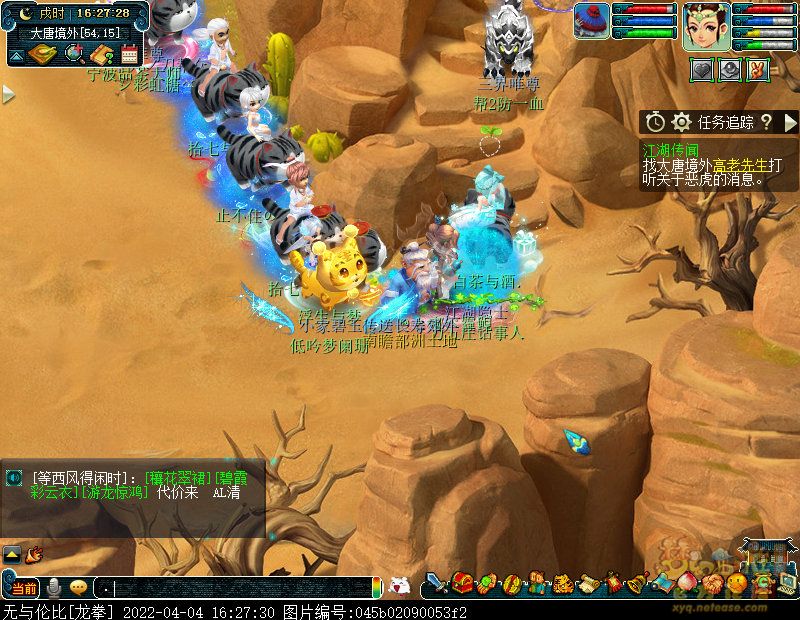Collapse the top-left location panel arrow
The width and height of the screenshot is (800, 620).
pos(17,54)
